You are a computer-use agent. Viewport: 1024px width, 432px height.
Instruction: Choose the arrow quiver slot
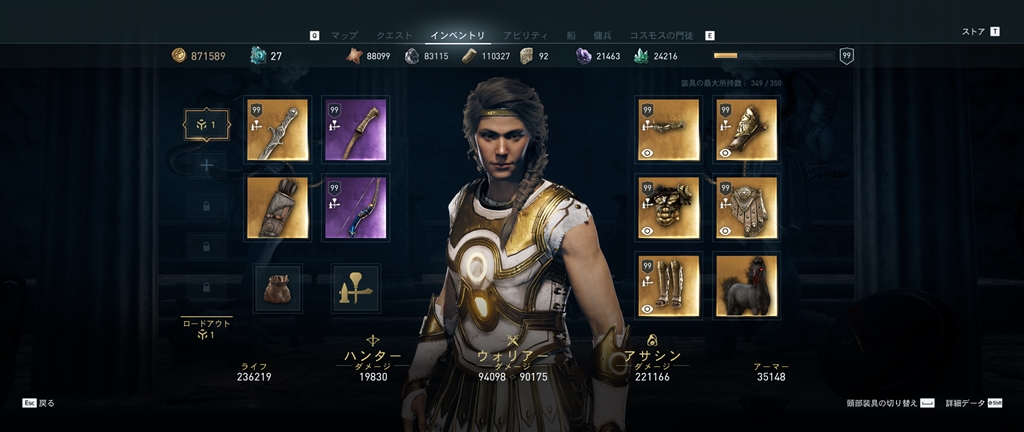277,207
